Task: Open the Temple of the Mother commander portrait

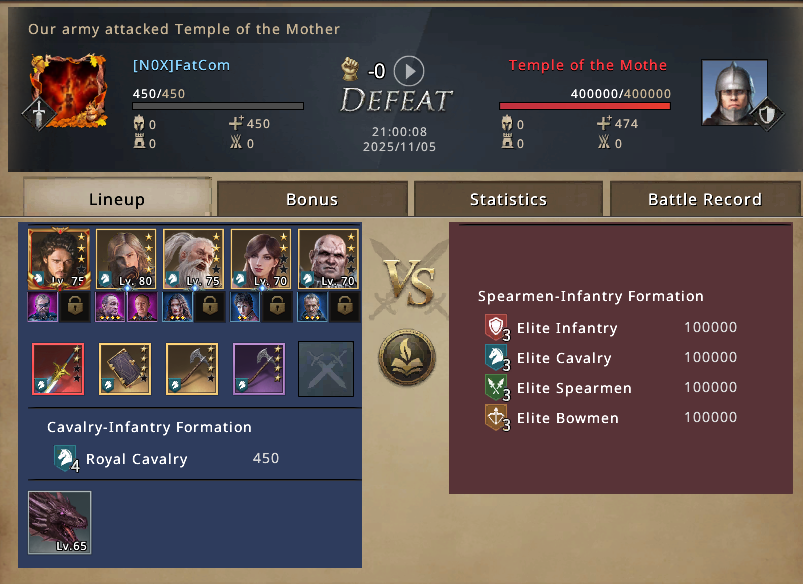Action: (734, 92)
